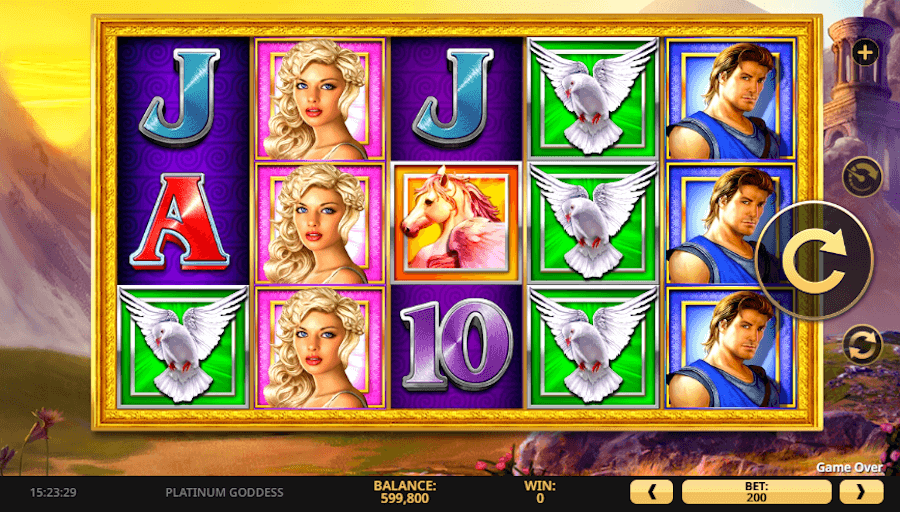Open the BET 200 amount panel
Image resolution: width=900 pixels, height=512 pixels.
pyautogui.click(x=756, y=491)
